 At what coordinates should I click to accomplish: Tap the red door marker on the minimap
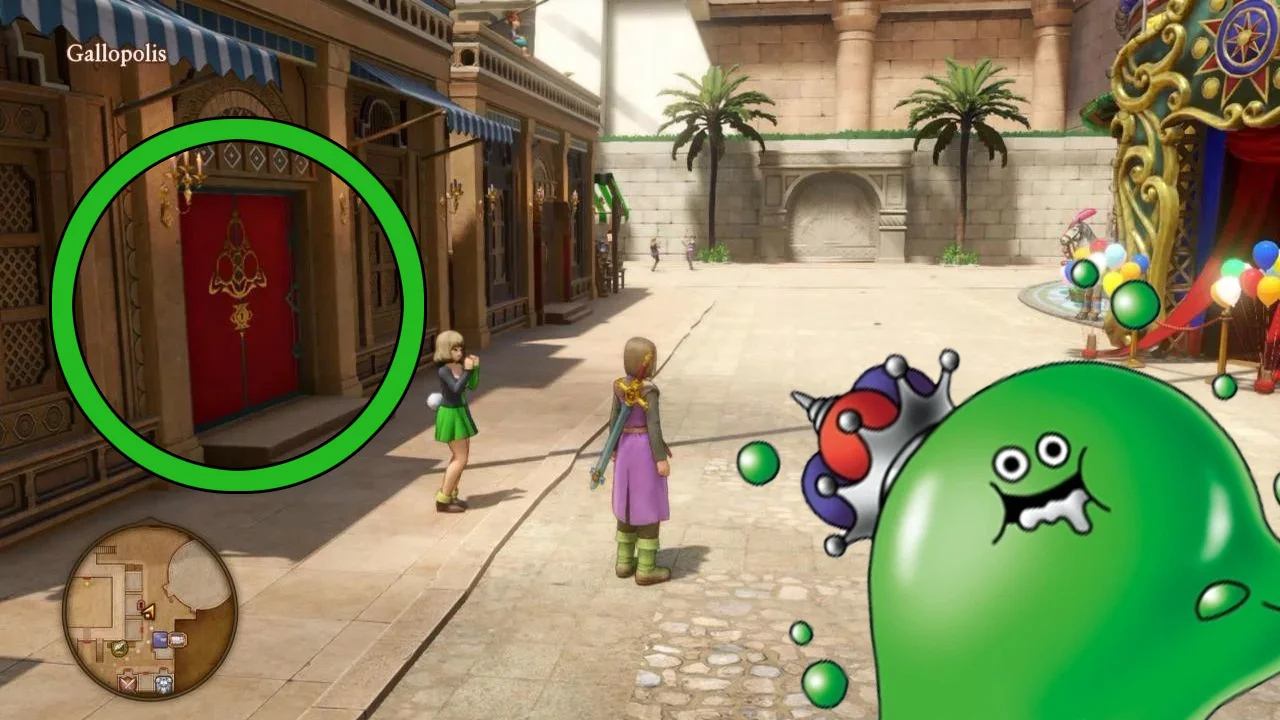coord(140,605)
